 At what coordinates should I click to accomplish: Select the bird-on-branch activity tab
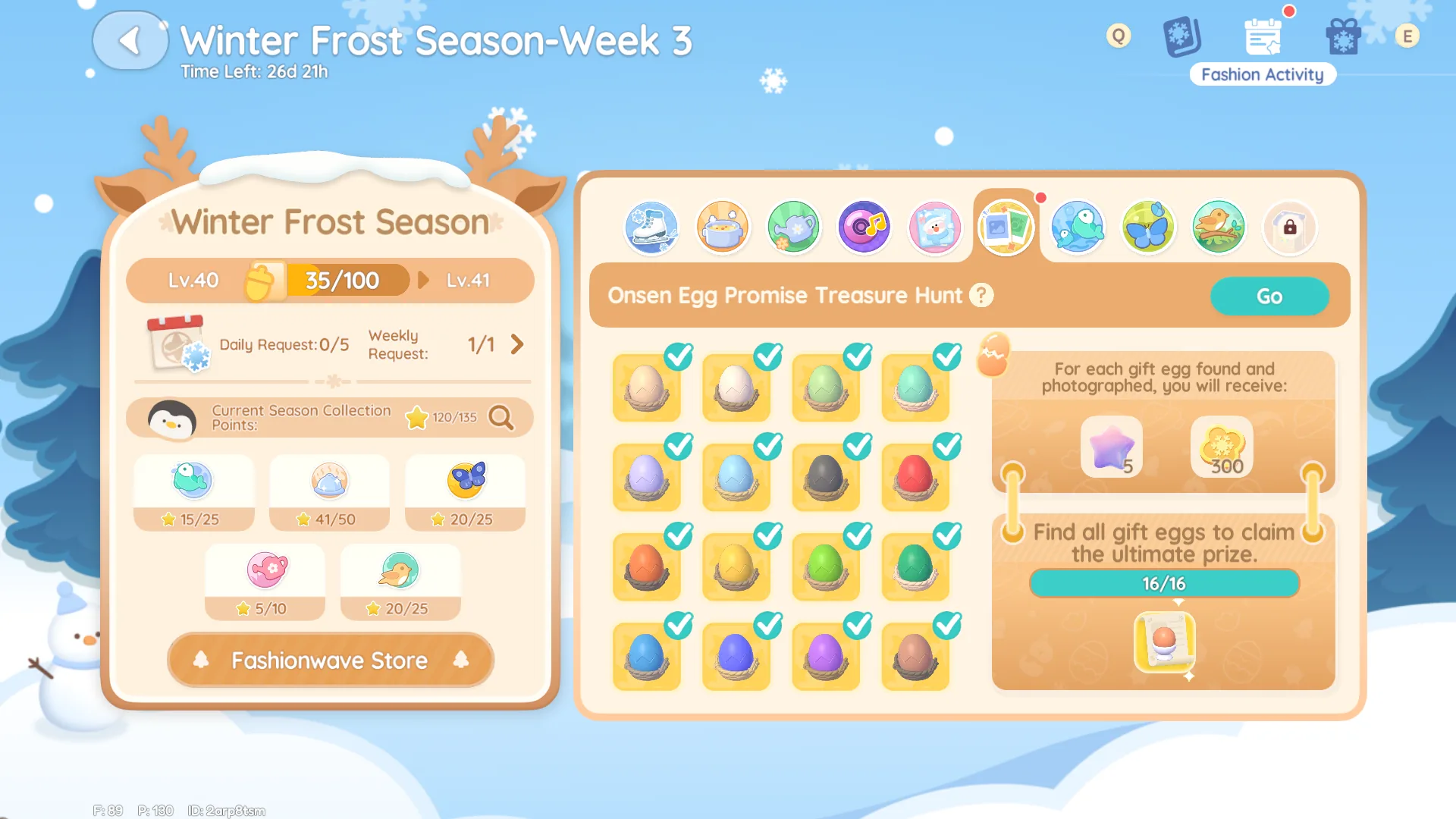[1219, 227]
